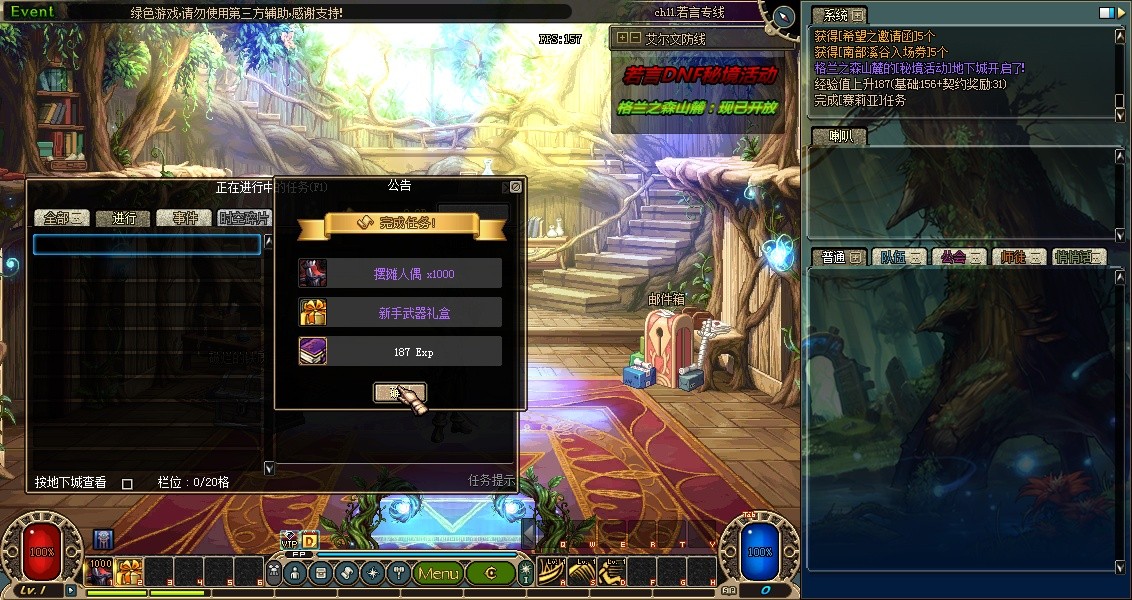Select the 摆摊人偶 hotbar slot
Viewport: 1132px width, 600px height.
pos(101,572)
